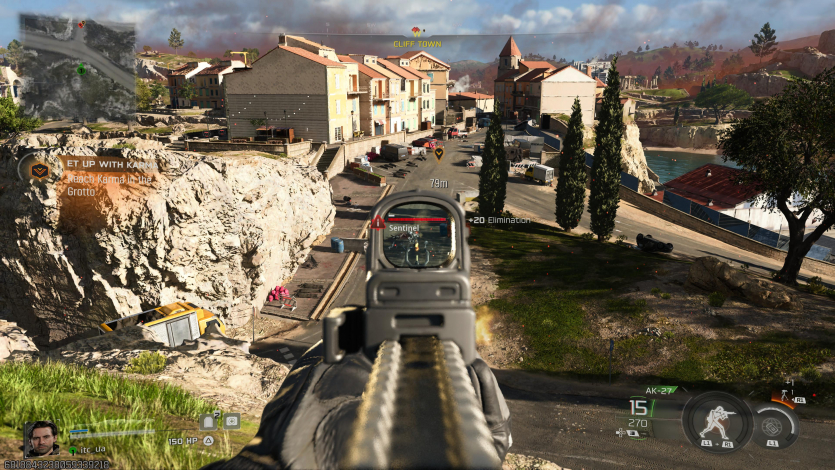Click the yellow objective waypoint marker
The width and height of the screenshot is (835, 470).
tap(438, 153)
